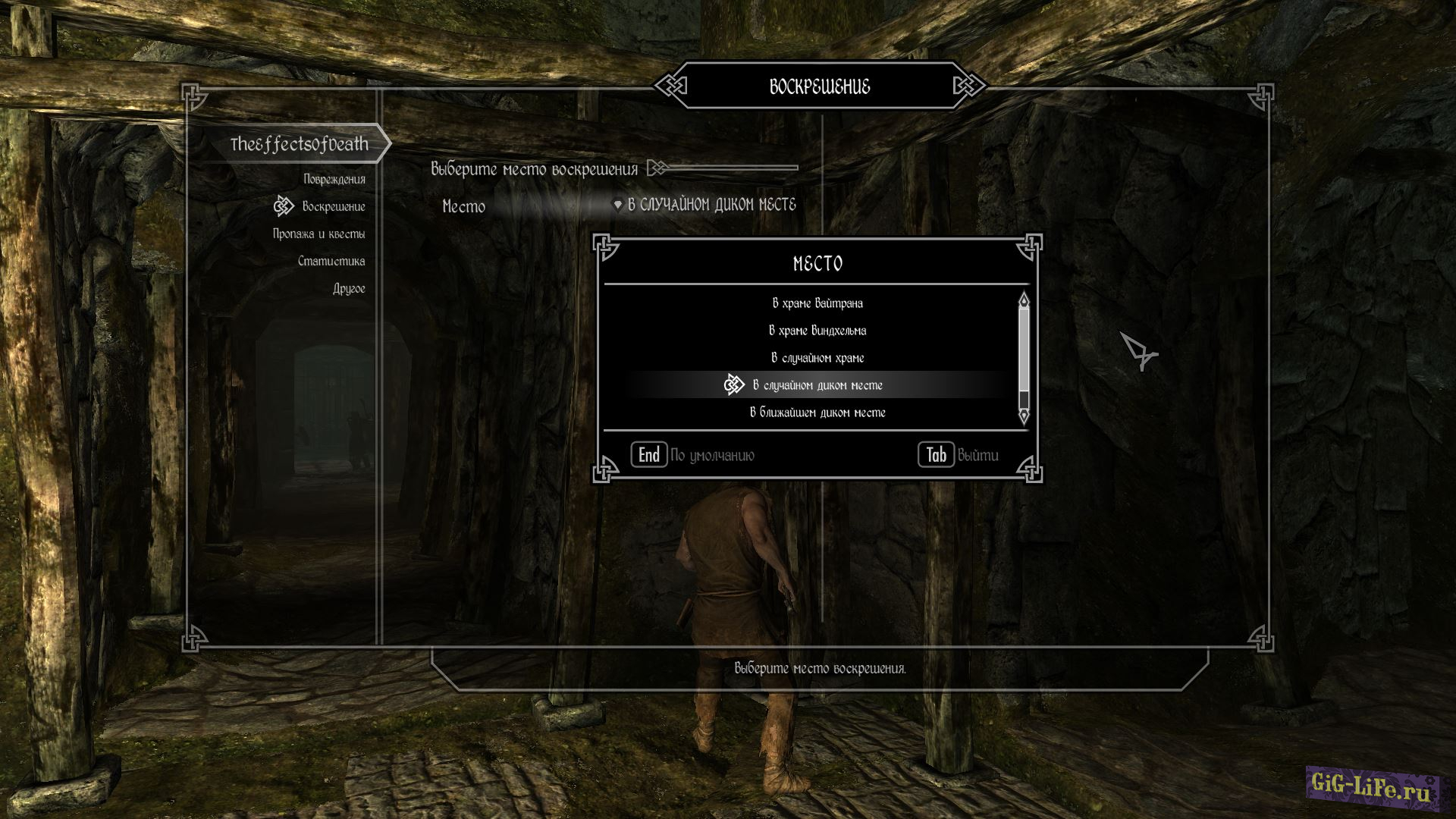Click the list's scroll down arrow
The width and height of the screenshot is (1456, 819).
tap(1024, 416)
